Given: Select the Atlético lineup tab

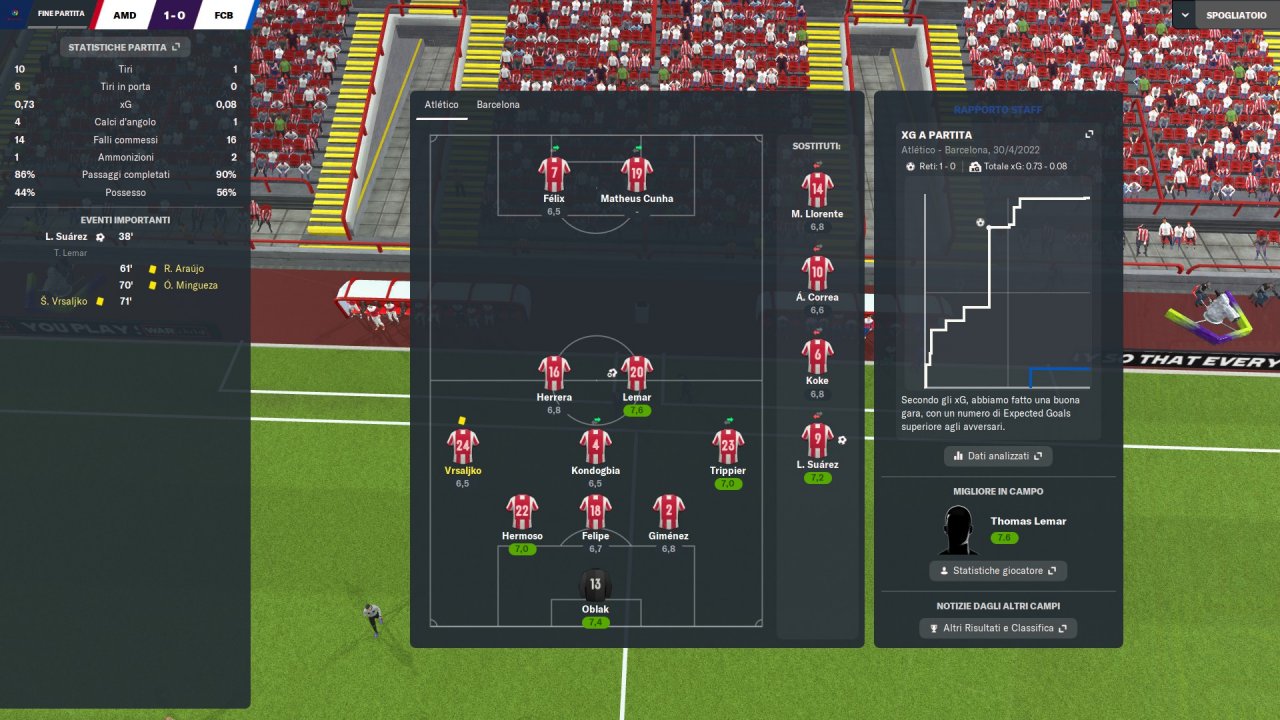Looking at the screenshot, I should 441,105.
